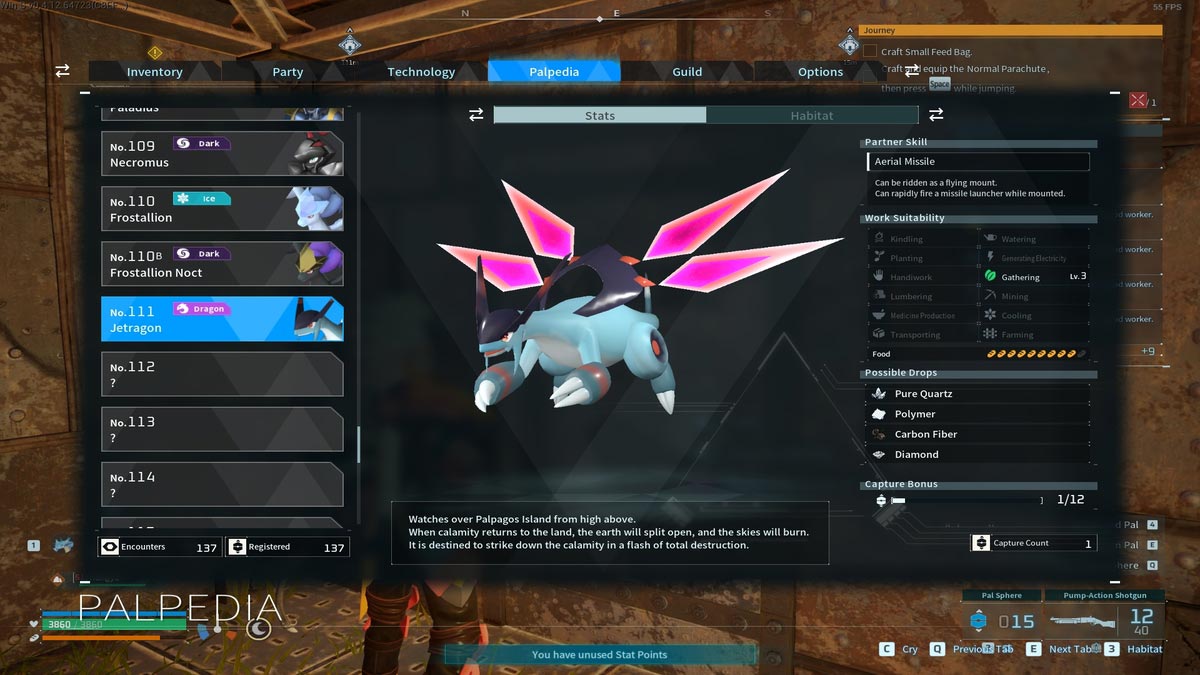Open the Inventory tab
The width and height of the screenshot is (1200, 675).
[x=154, y=72]
